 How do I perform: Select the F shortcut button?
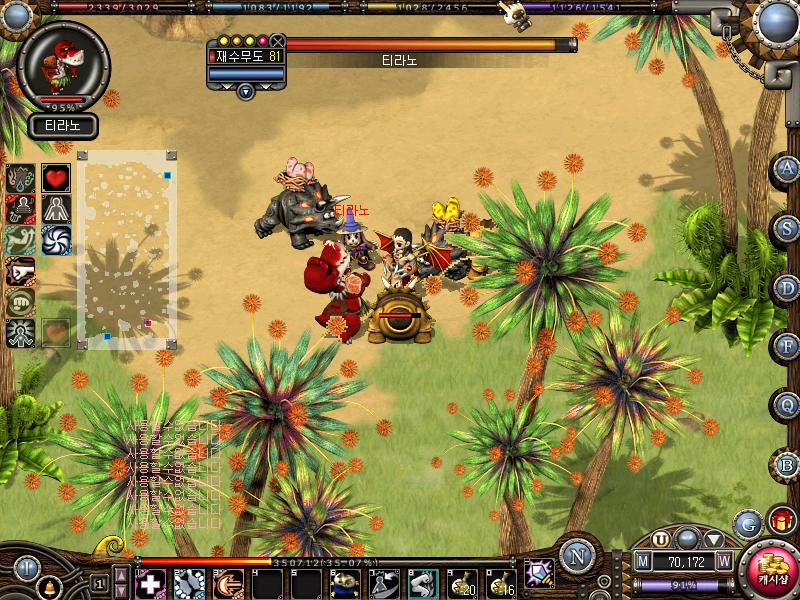(787, 346)
